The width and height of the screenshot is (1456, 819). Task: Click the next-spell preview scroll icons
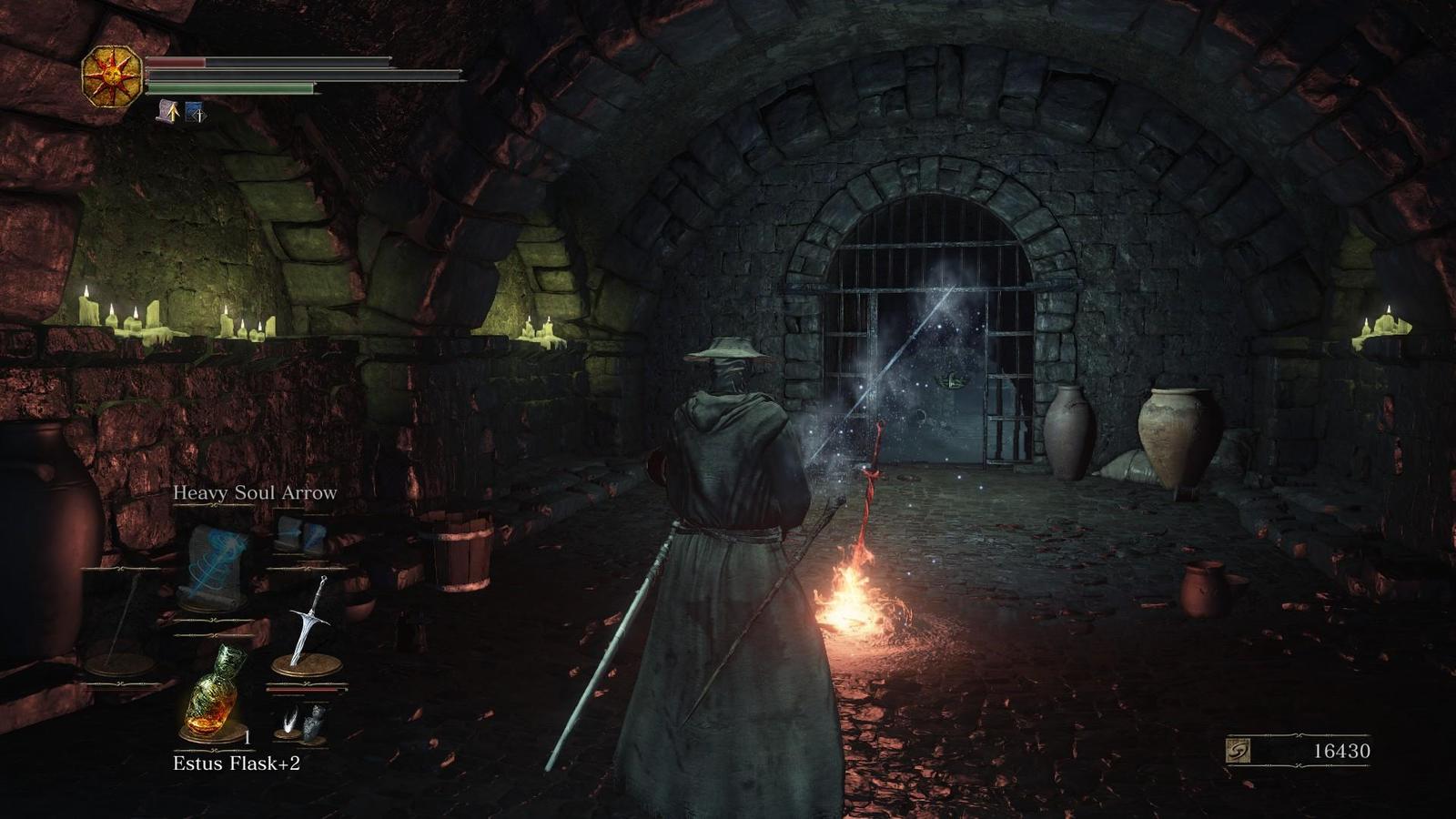(x=300, y=534)
